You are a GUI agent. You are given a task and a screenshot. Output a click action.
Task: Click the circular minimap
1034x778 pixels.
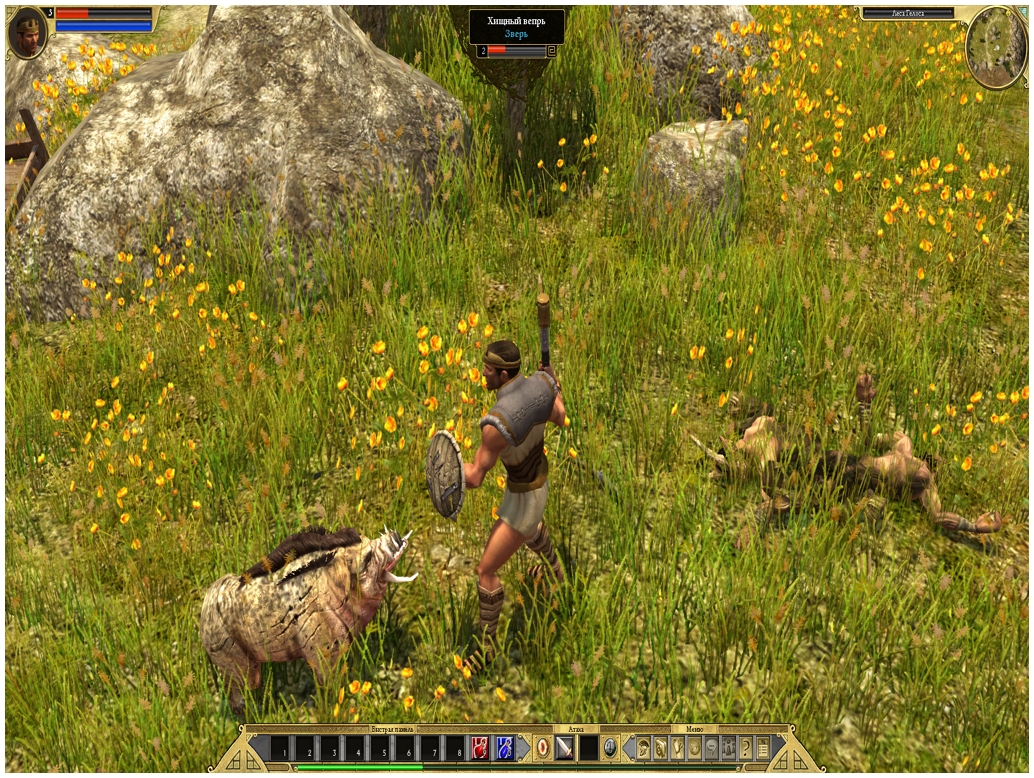[x=995, y=46]
